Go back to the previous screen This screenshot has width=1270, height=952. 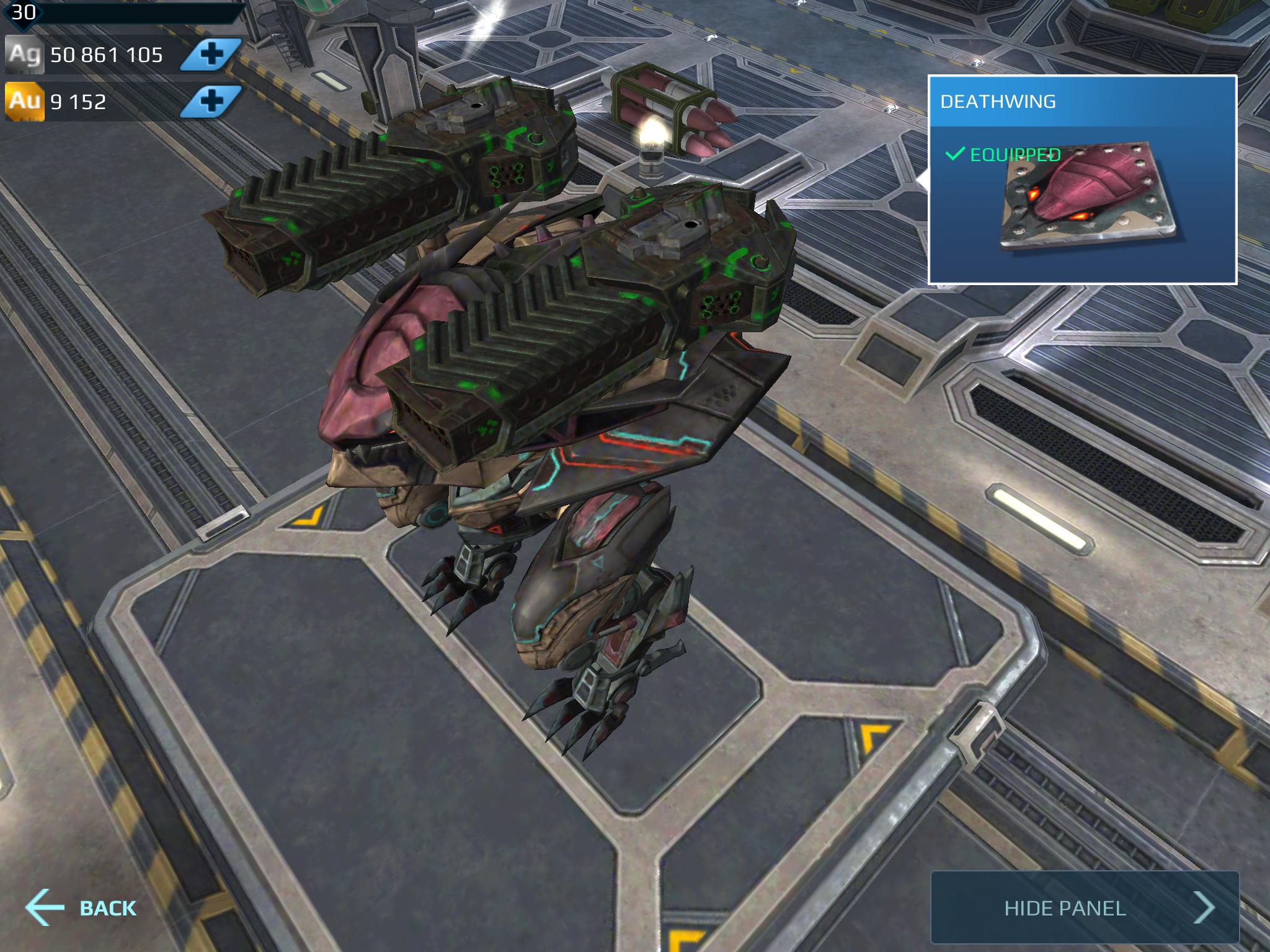click(82, 907)
